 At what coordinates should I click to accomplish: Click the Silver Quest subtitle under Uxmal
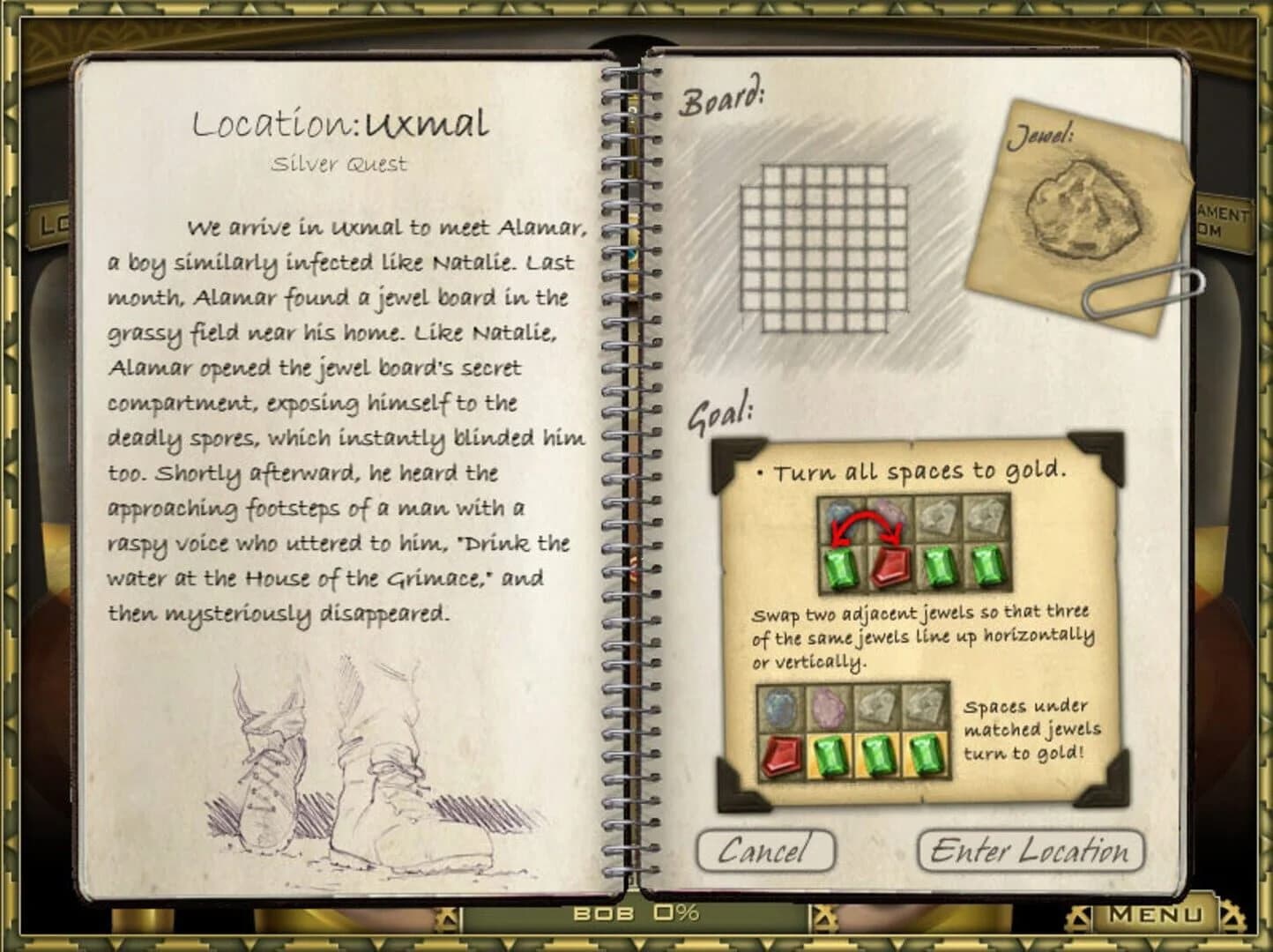click(x=339, y=163)
